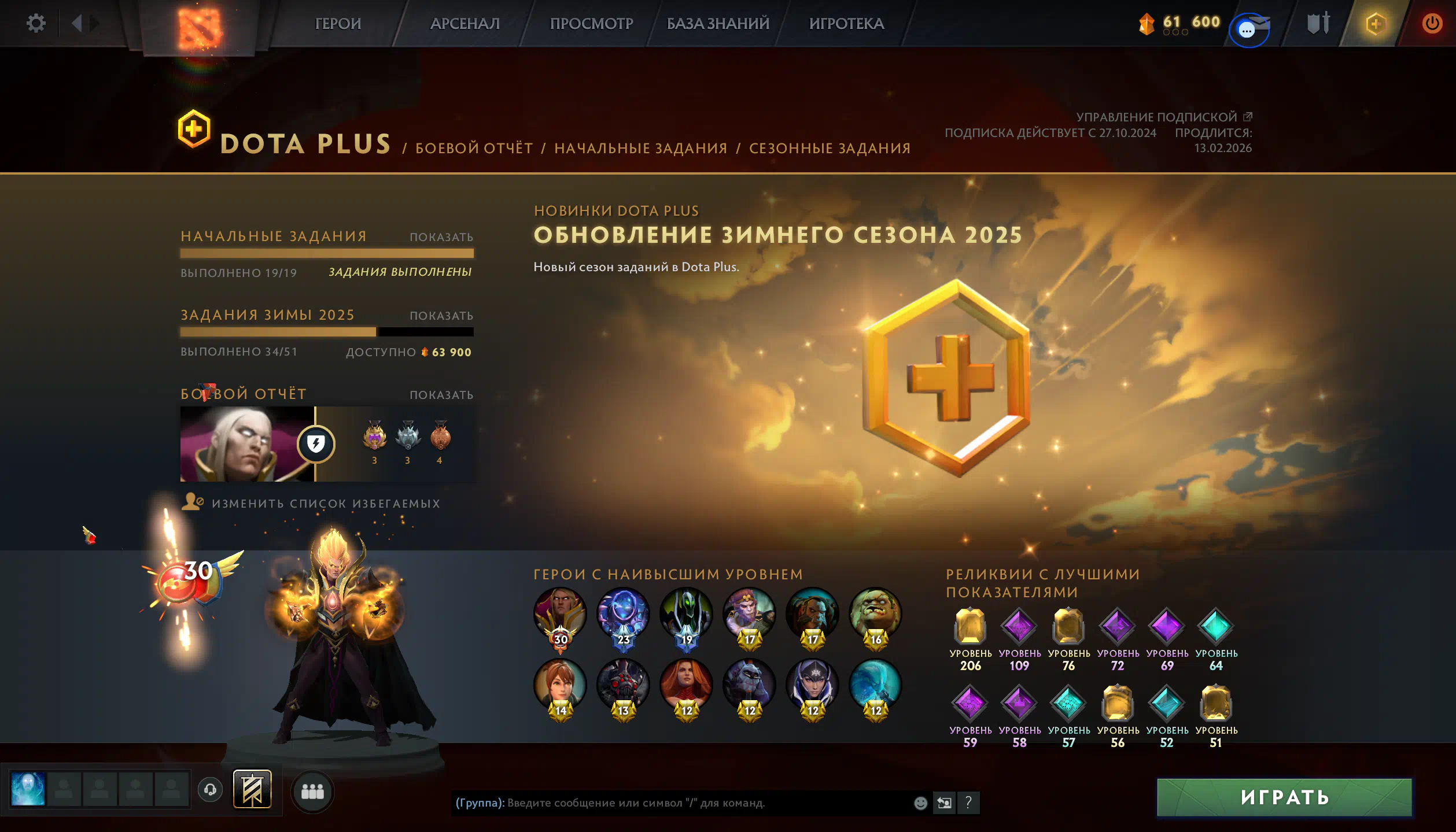1456x832 pixels.
Task: Click the level 206 gold relic
Action: (x=970, y=627)
